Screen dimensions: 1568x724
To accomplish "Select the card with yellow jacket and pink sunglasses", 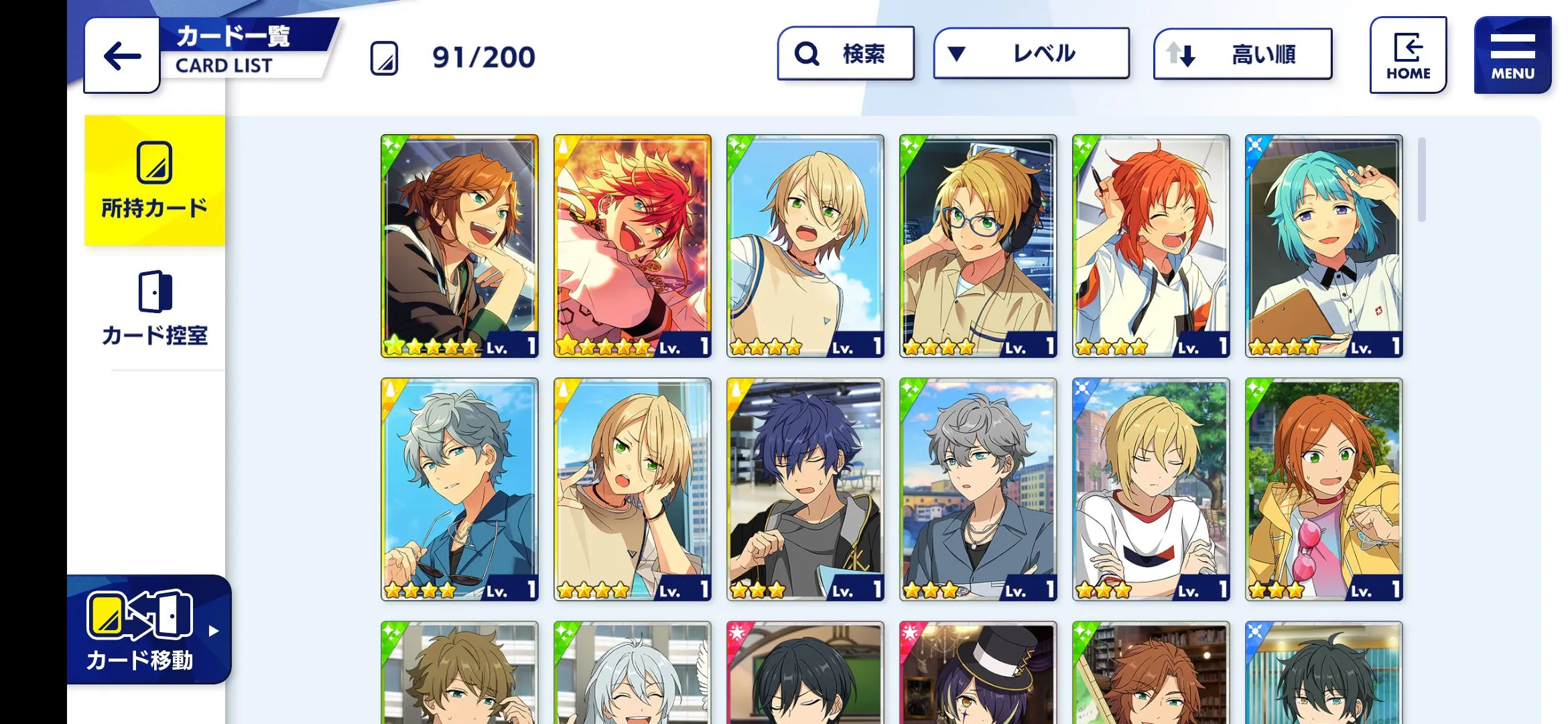I will pos(1323,489).
